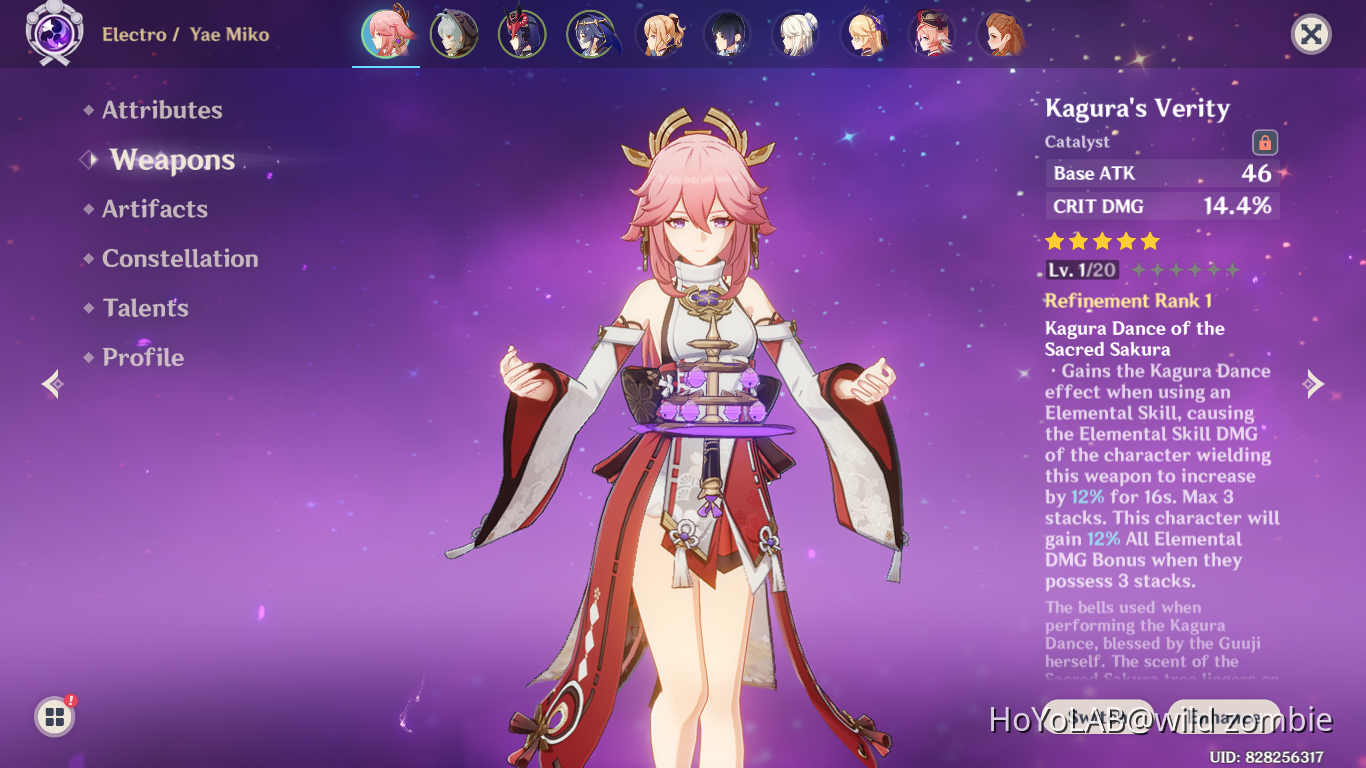Click Yae Miko's character model
1366x768 pixels.
690,400
